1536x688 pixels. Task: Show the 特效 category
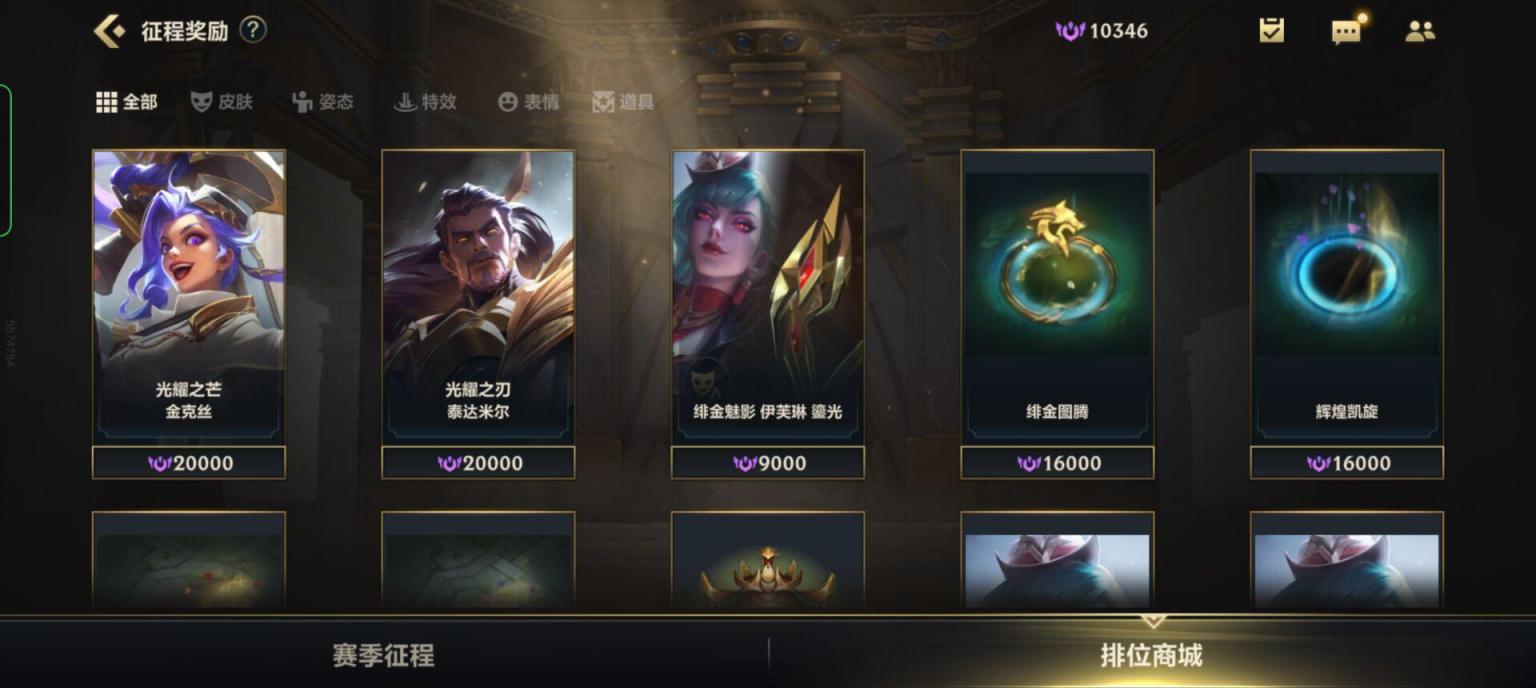[x=425, y=102]
